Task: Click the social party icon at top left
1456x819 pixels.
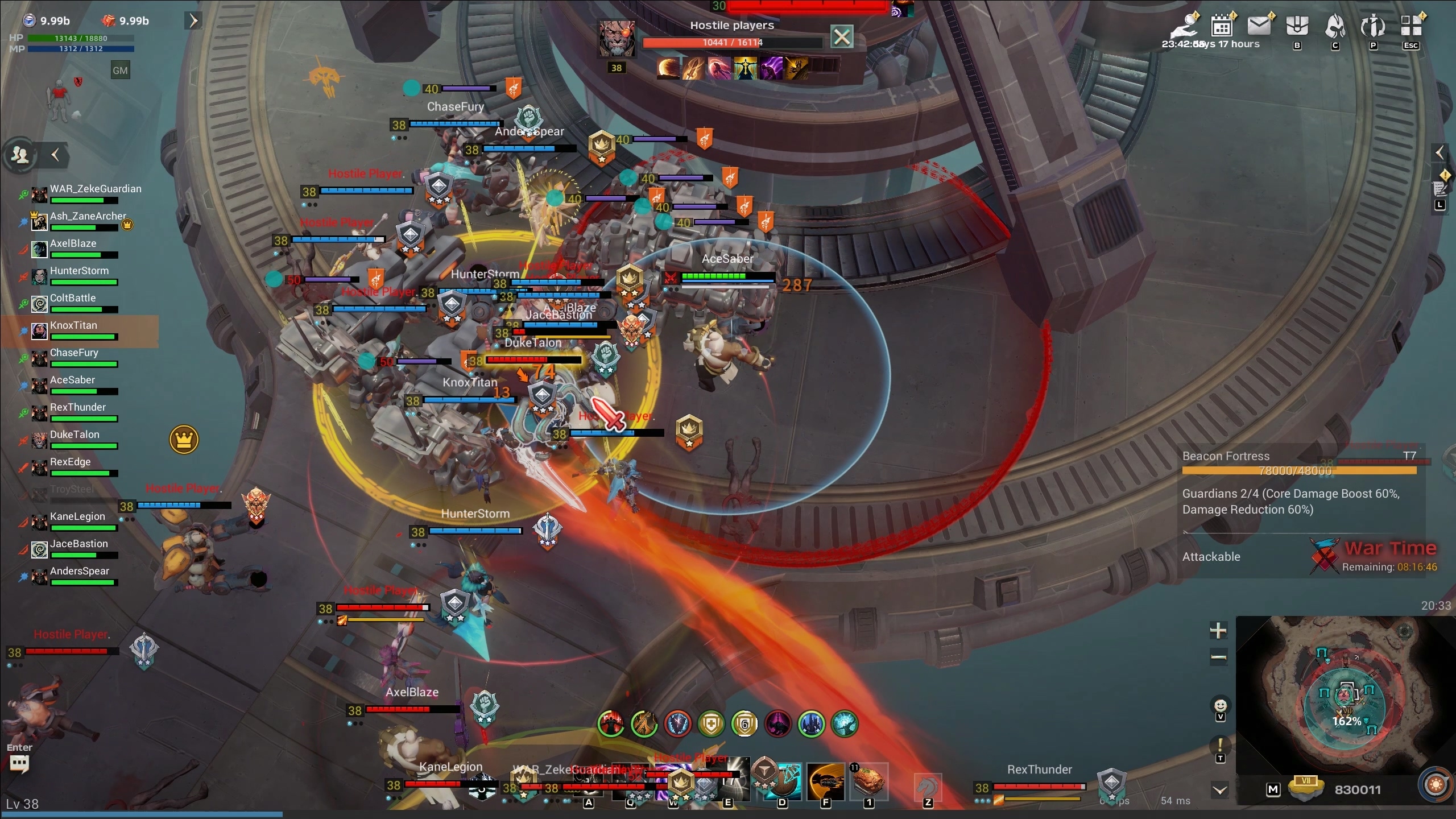Action: coord(20,154)
